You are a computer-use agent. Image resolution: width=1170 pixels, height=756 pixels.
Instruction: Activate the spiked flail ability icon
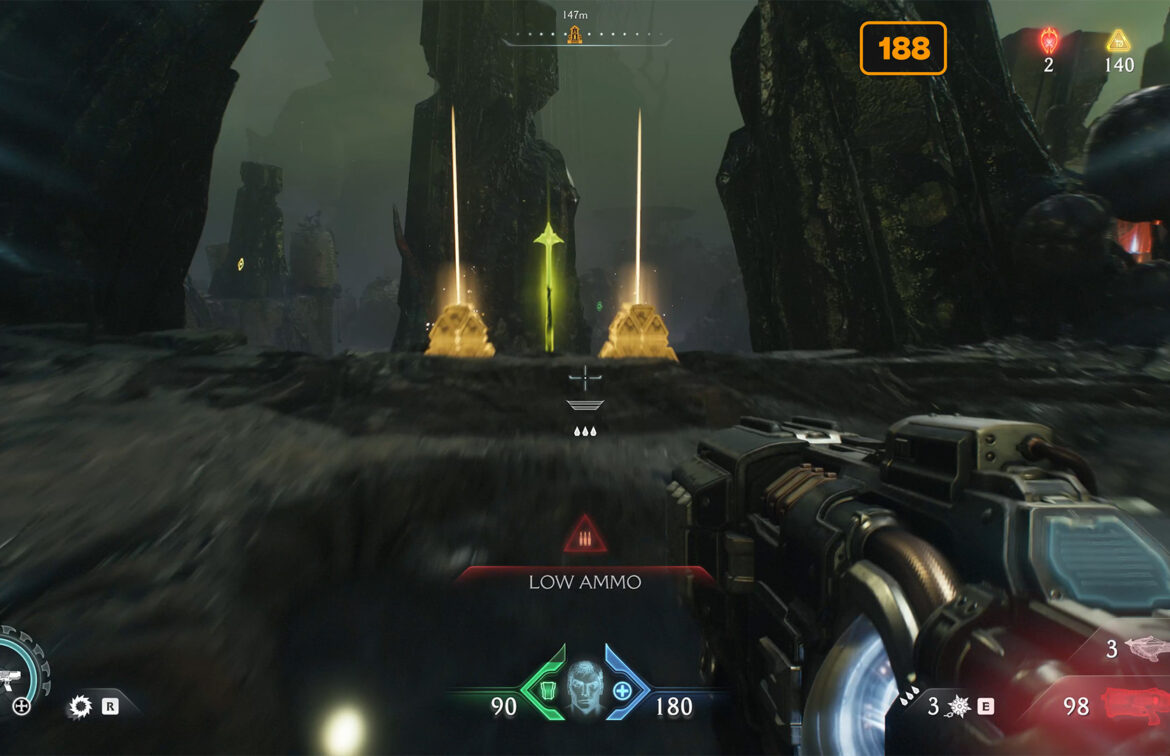tap(959, 707)
